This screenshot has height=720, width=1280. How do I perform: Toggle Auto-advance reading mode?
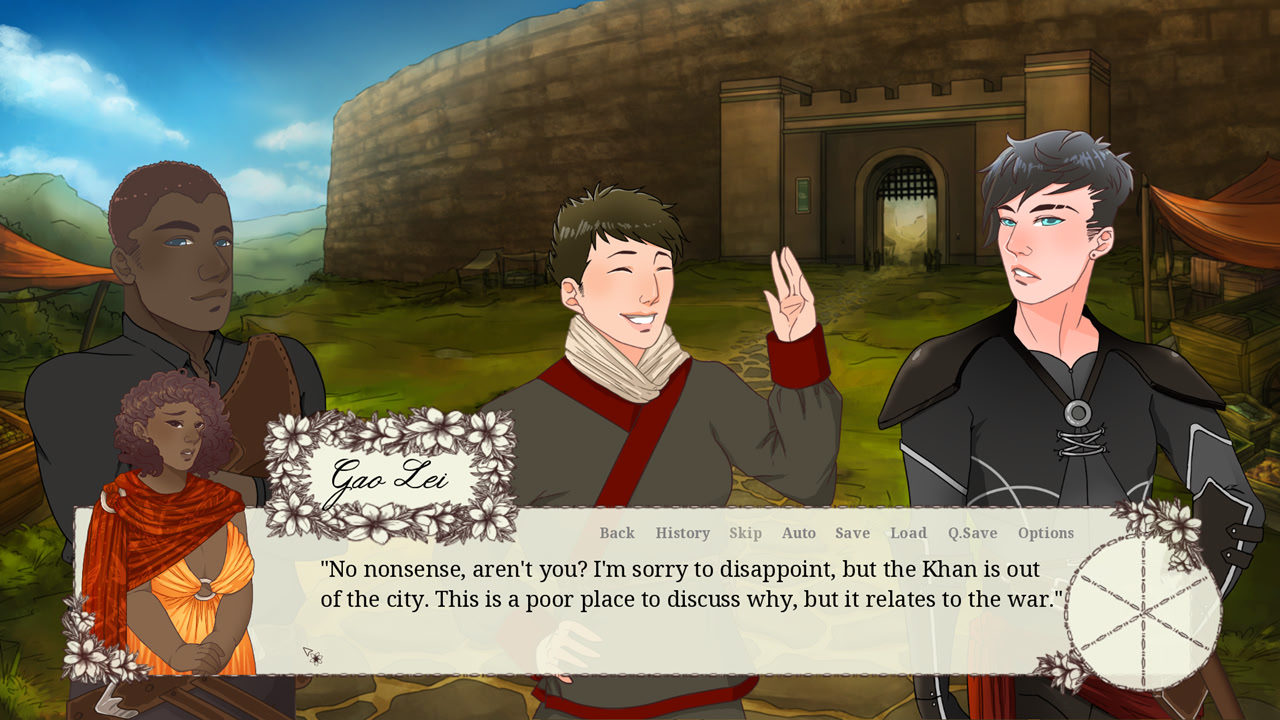click(x=799, y=533)
